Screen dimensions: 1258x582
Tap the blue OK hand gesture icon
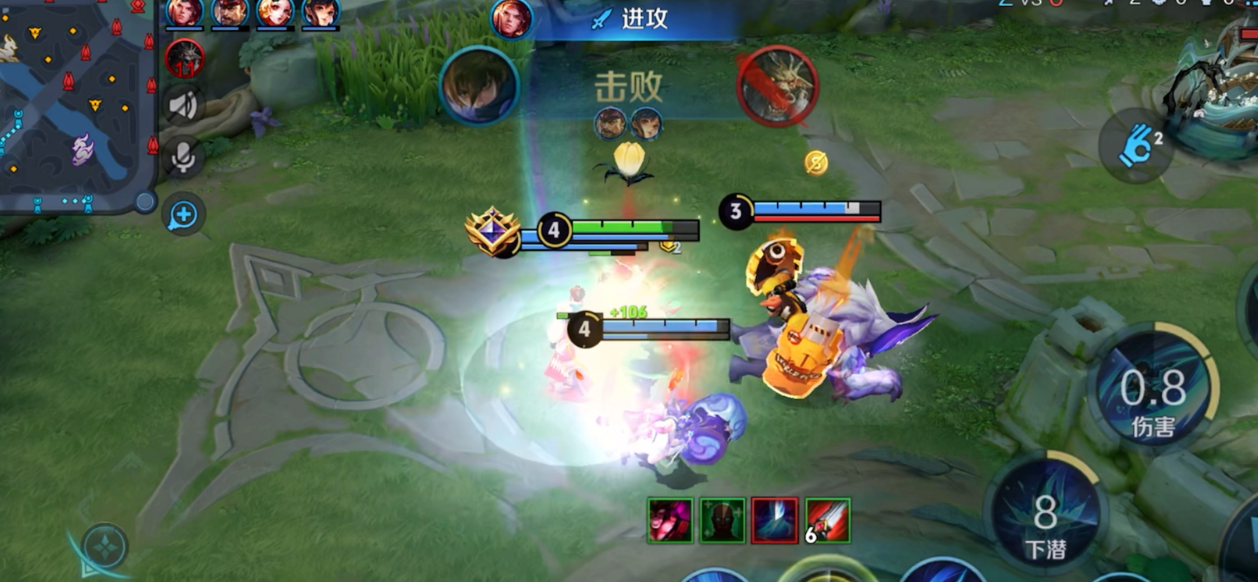(x=1136, y=146)
